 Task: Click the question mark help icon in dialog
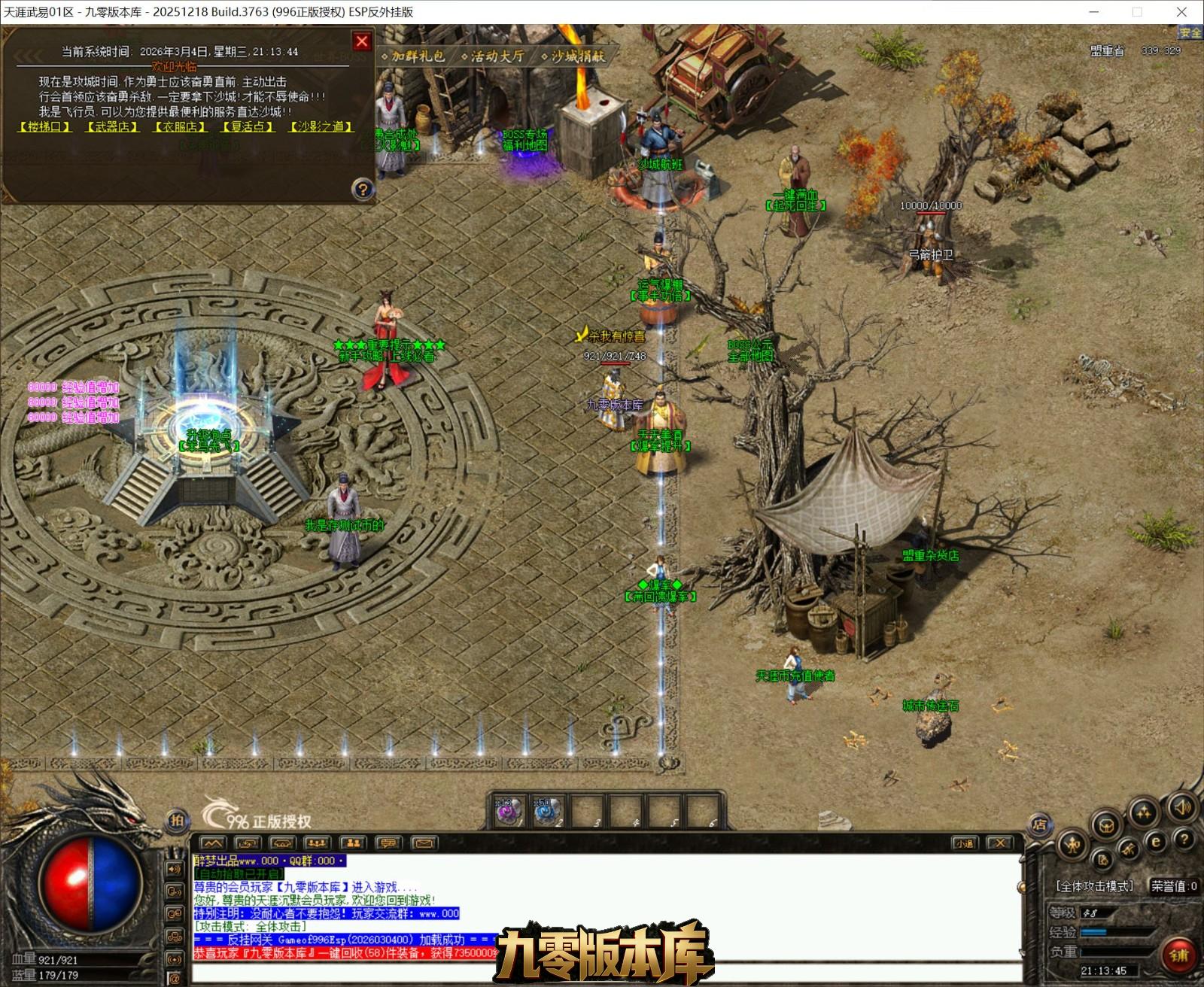pyautogui.click(x=363, y=189)
